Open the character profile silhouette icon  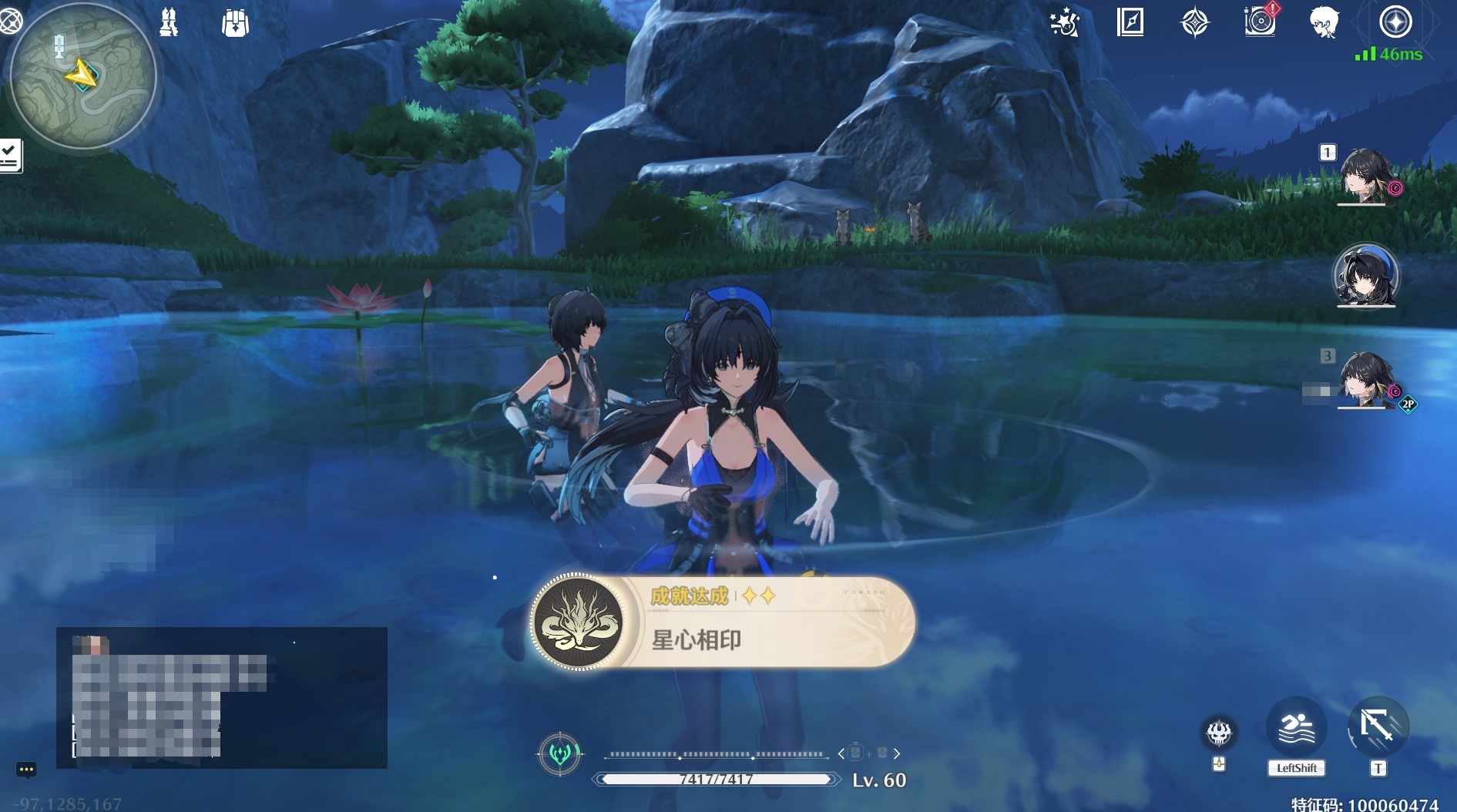coord(1324,23)
